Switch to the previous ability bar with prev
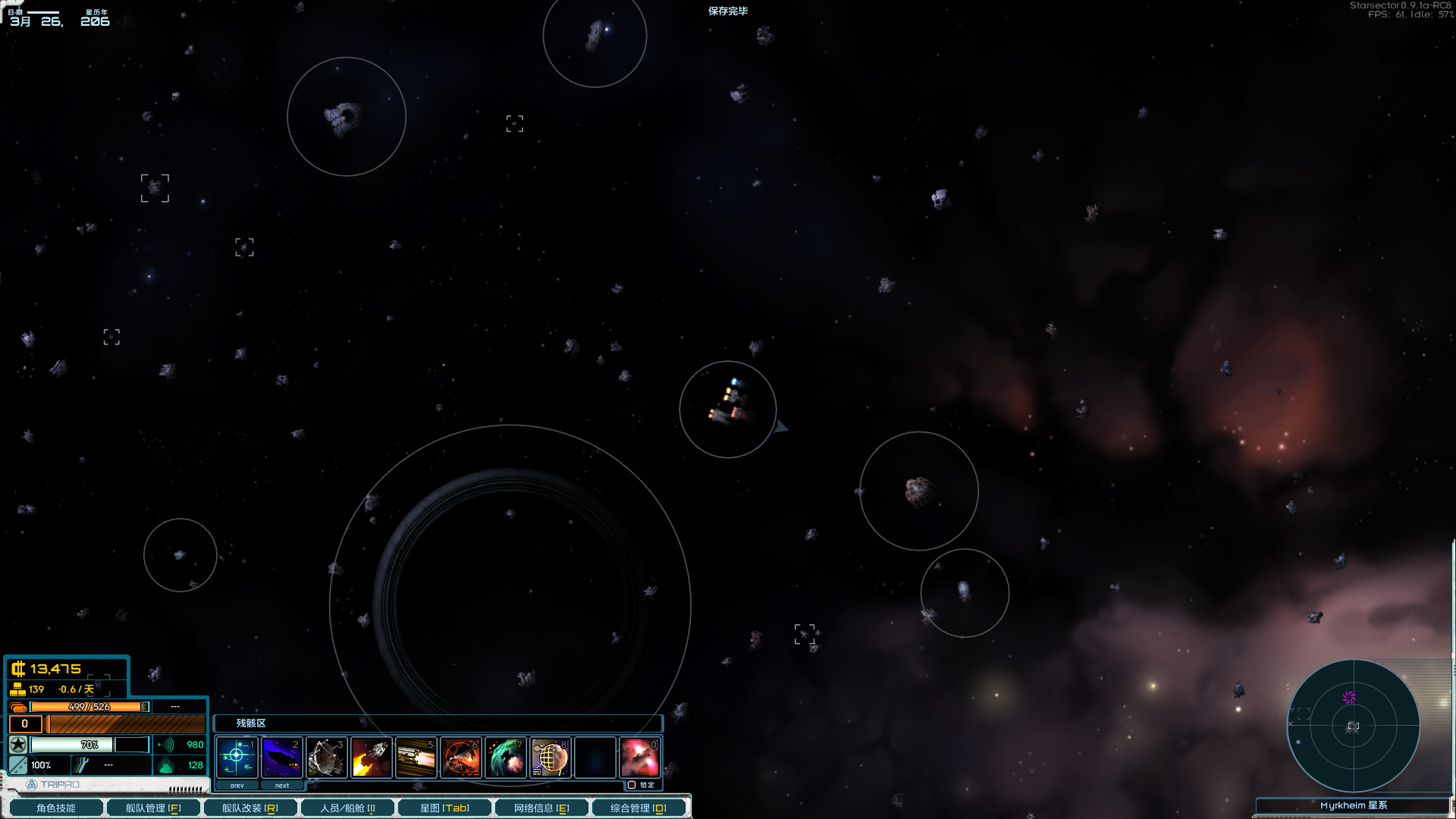 click(237, 786)
